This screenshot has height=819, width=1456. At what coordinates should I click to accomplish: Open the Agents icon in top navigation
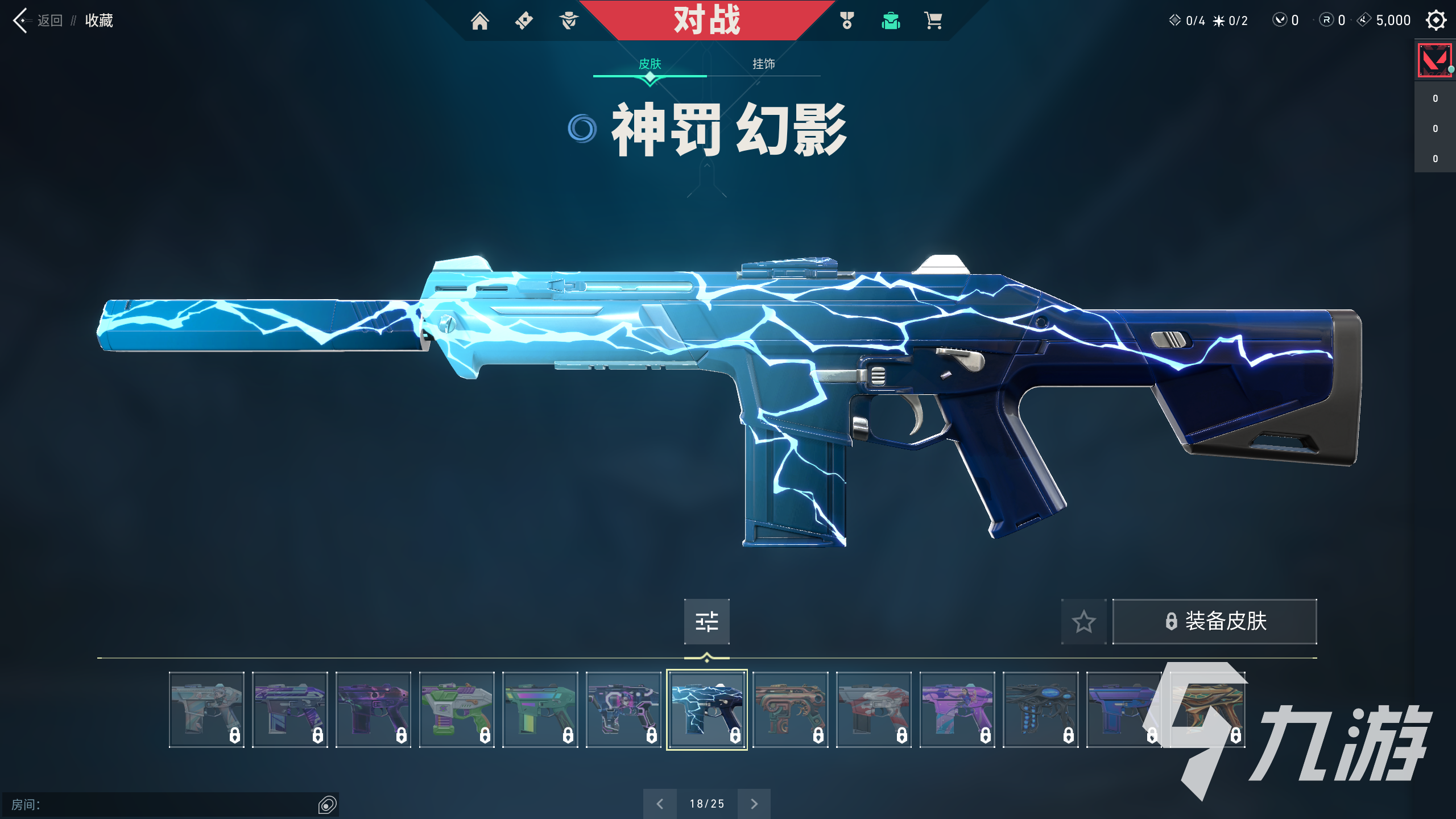tap(569, 20)
